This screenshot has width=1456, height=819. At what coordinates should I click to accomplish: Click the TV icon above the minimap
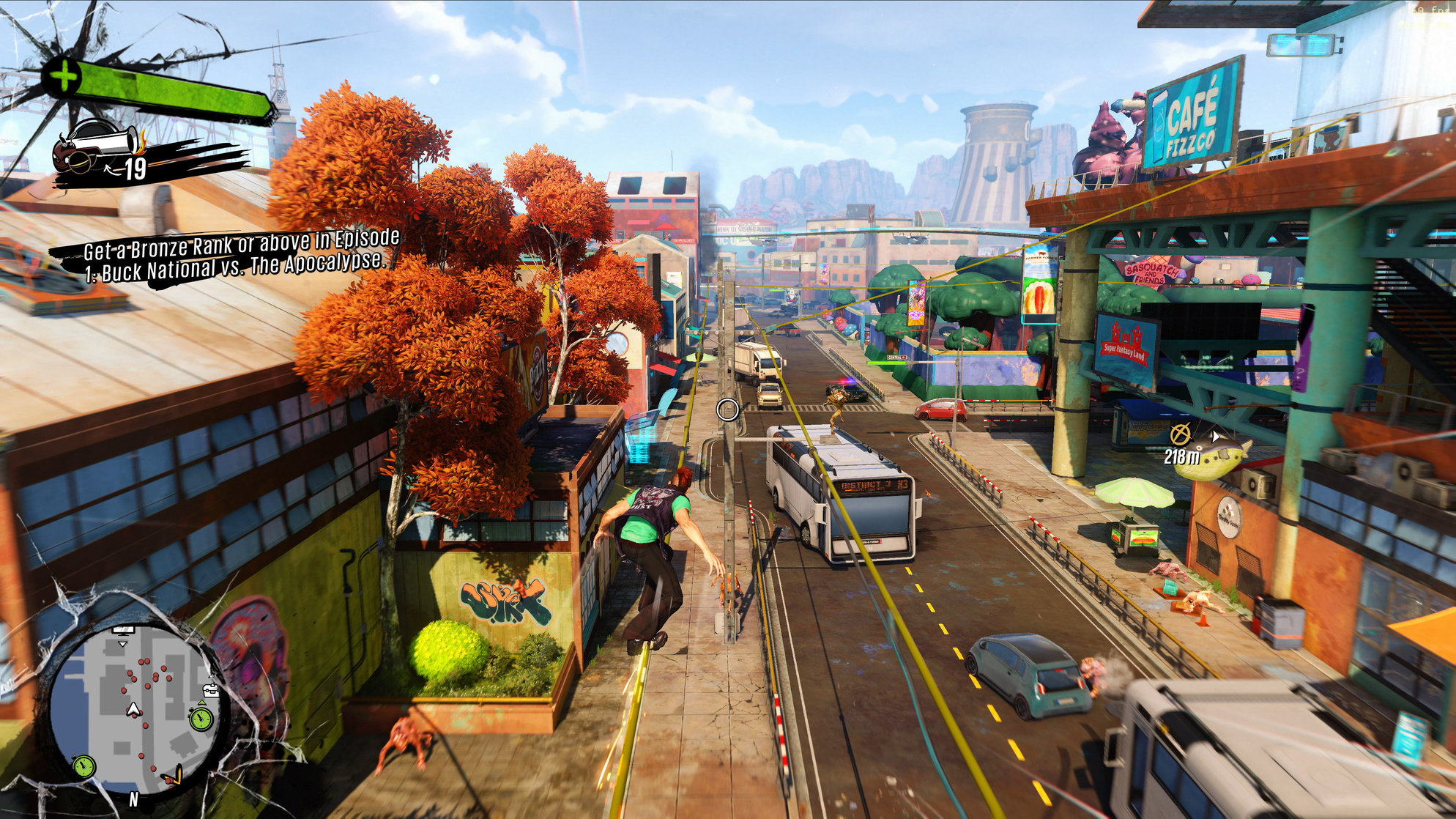pyautogui.click(x=122, y=631)
